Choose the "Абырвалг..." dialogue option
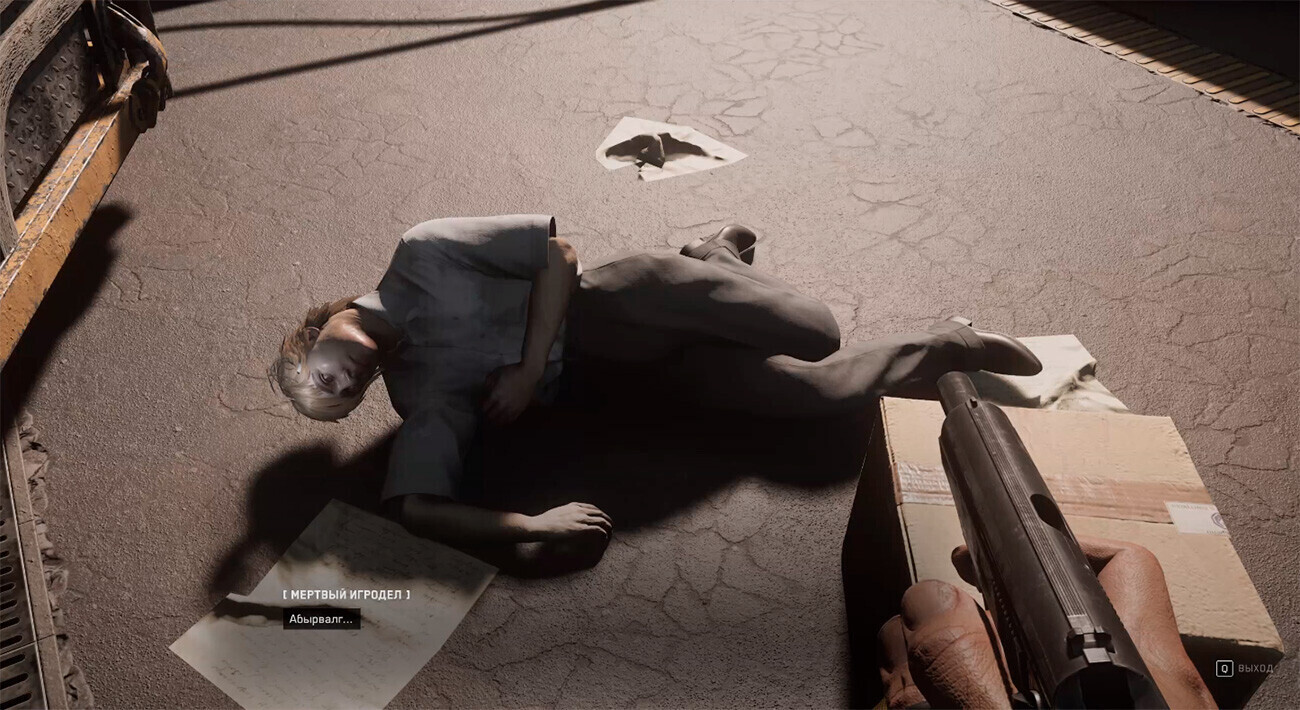Image resolution: width=1300 pixels, height=710 pixels. point(321,619)
